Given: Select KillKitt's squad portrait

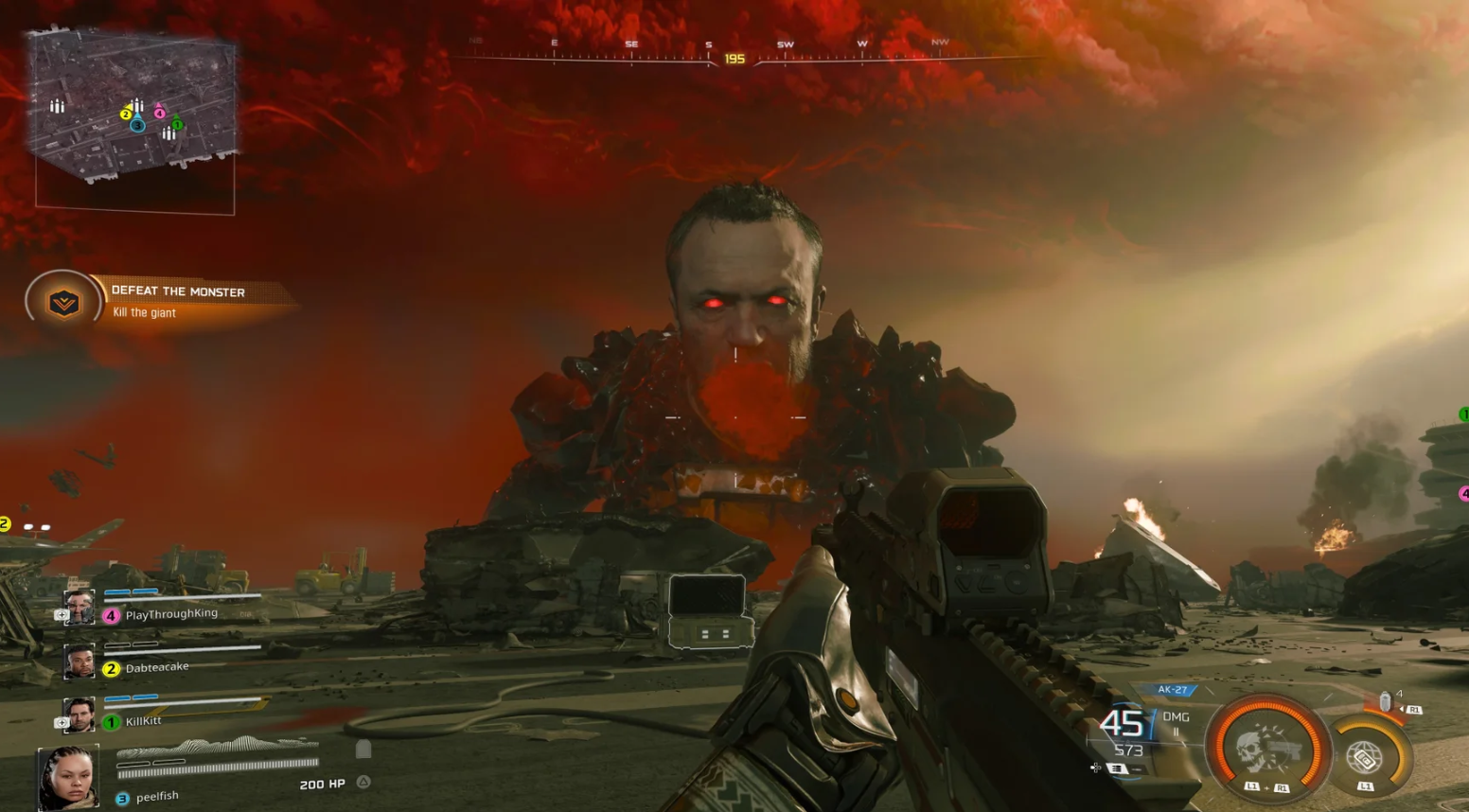Looking at the screenshot, I should [x=80, y=715].
